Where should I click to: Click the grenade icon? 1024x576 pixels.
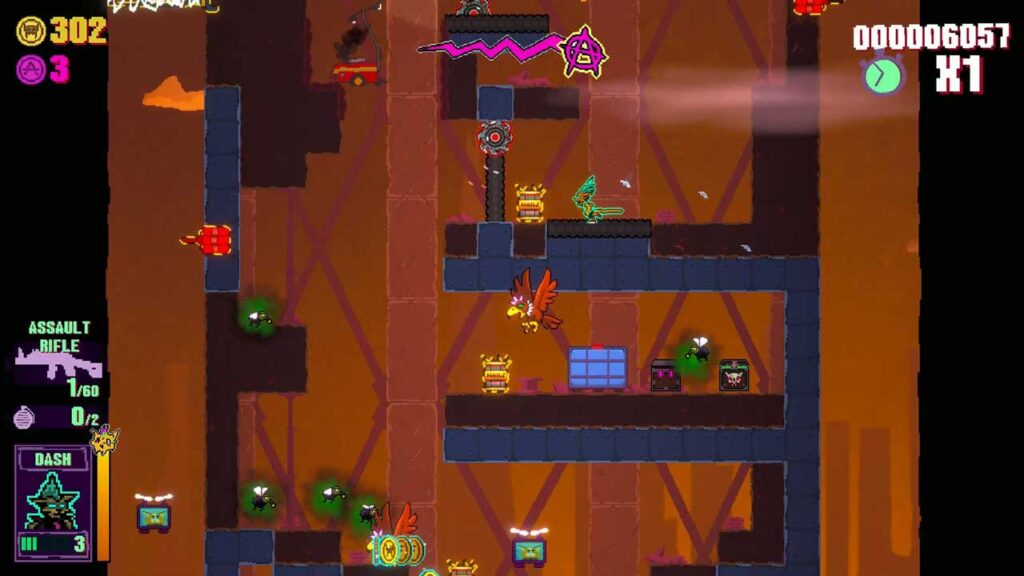click(x=25, y=417)
